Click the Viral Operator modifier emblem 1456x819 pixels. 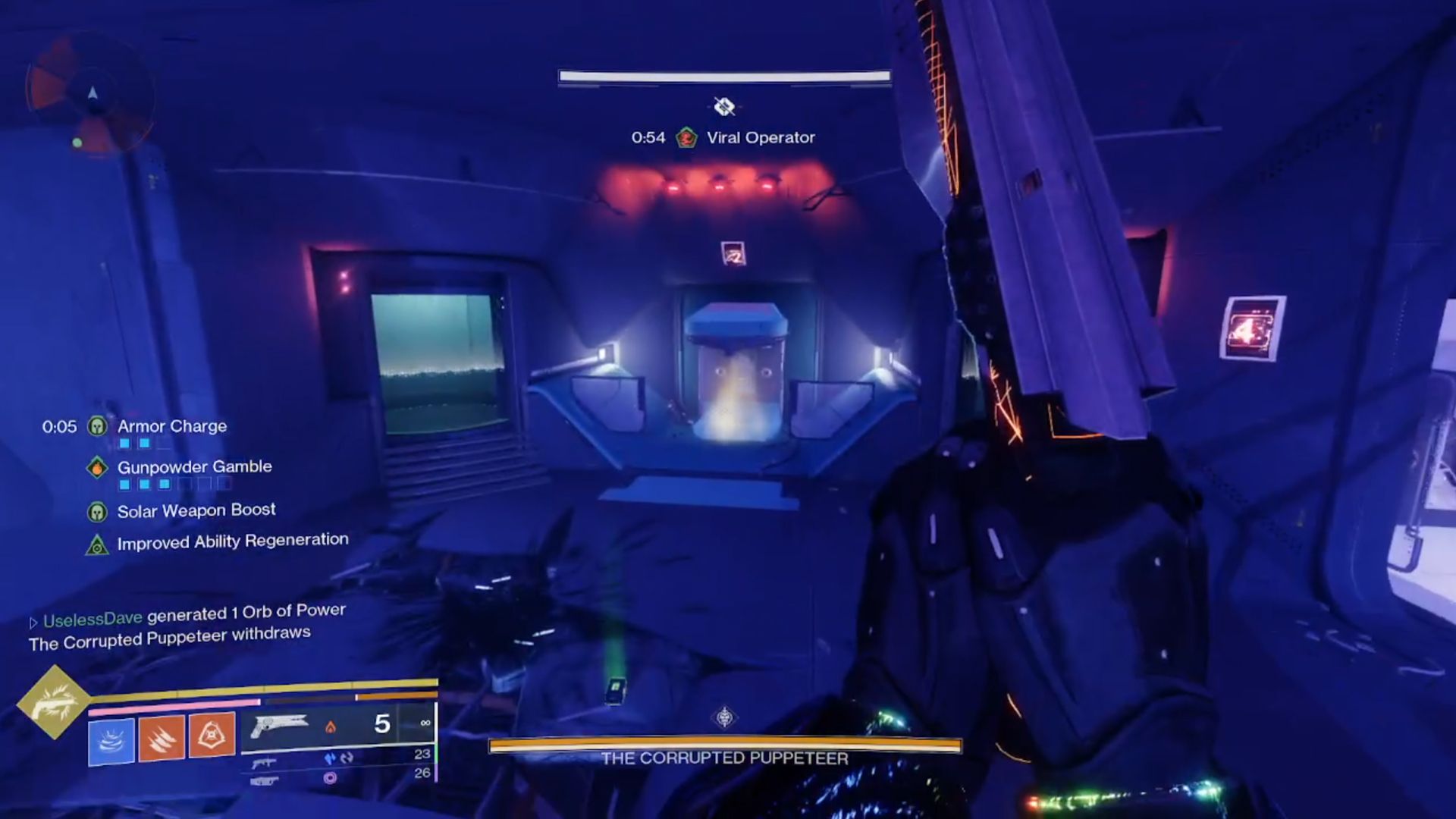[687, 137]
